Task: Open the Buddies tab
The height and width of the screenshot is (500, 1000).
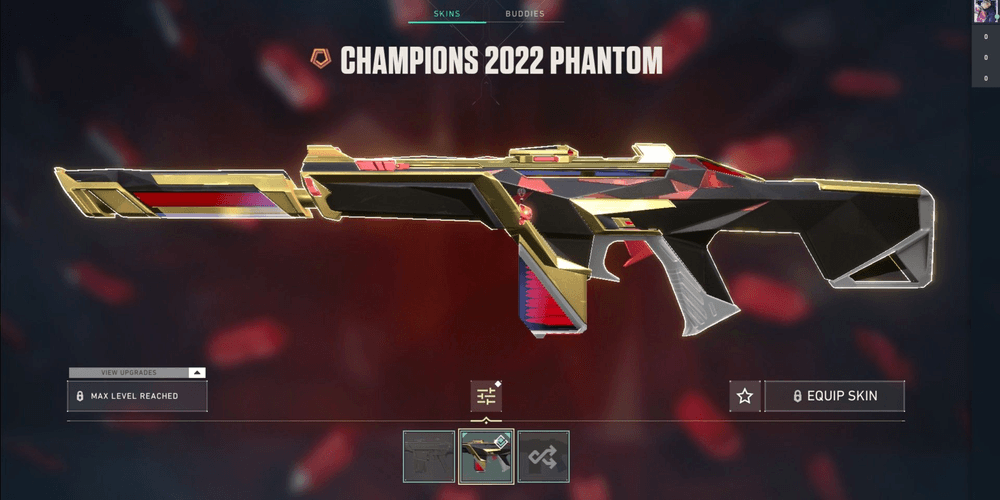Action: (x=525, y=14)
